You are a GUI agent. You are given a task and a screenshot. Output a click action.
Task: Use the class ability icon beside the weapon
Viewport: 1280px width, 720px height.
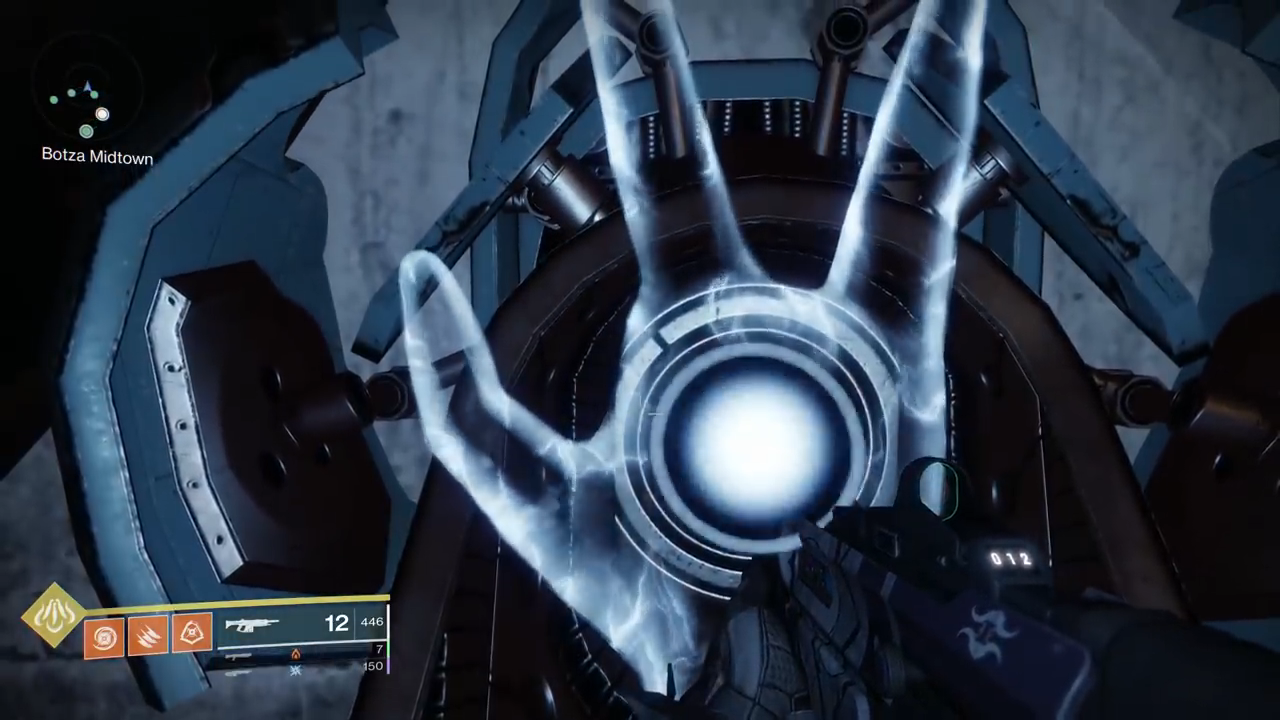pos(191,632)
